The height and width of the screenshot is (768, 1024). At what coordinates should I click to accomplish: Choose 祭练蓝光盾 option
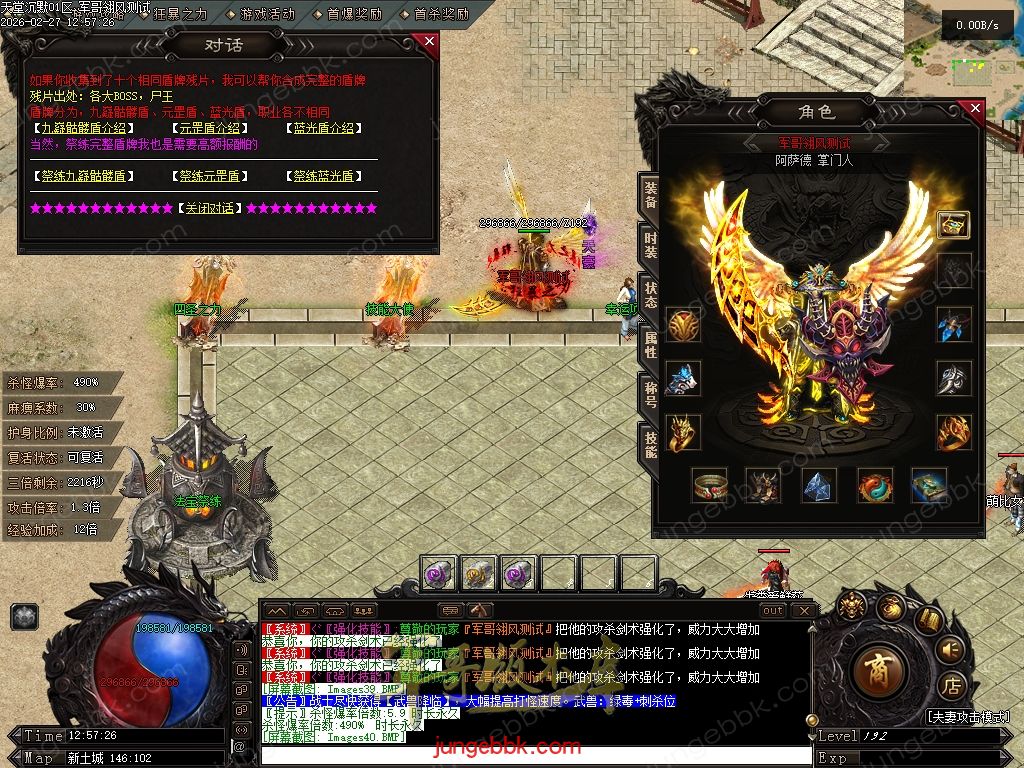[x=323, y=176]
